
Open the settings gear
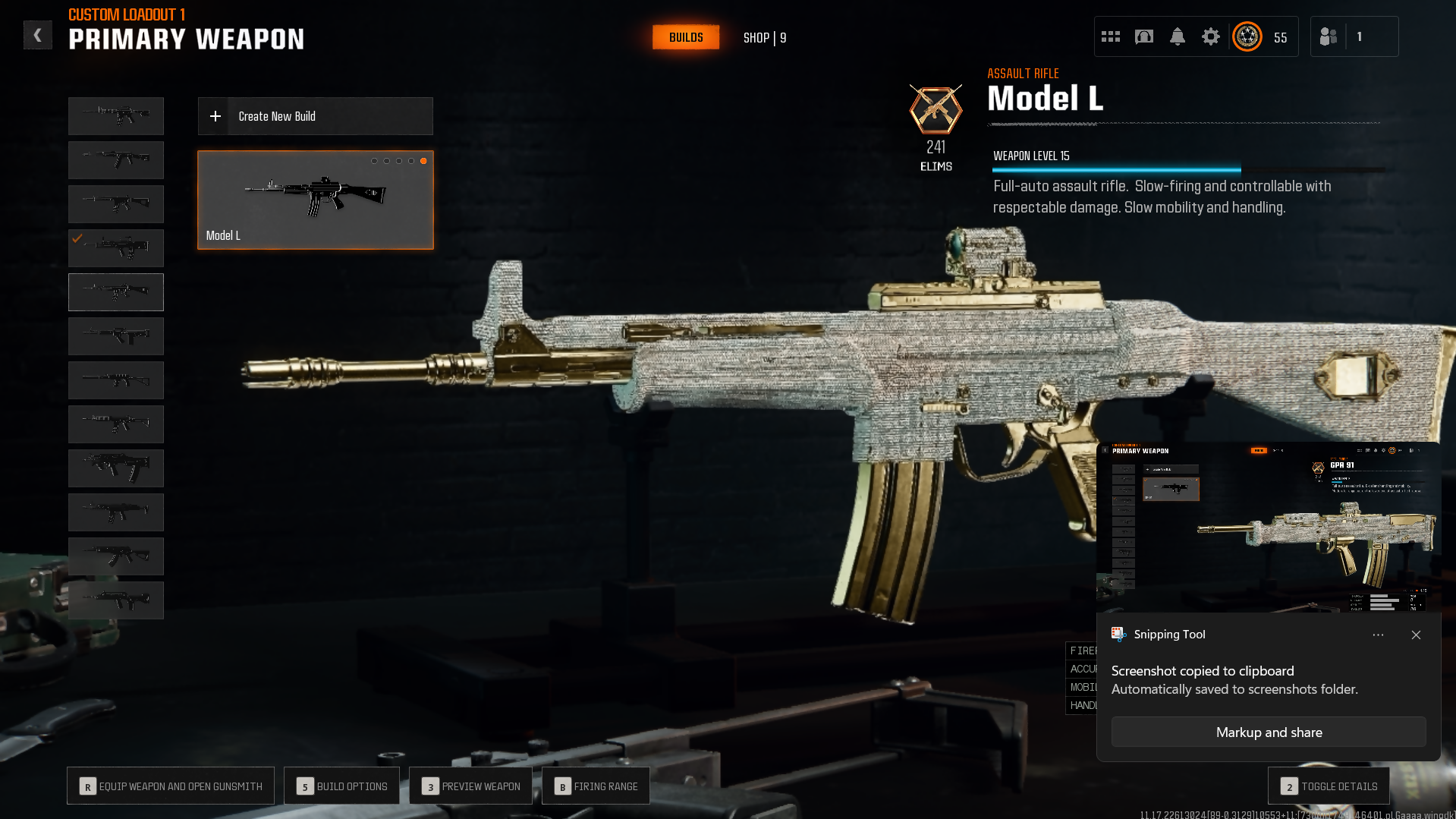pos(1211,36)
